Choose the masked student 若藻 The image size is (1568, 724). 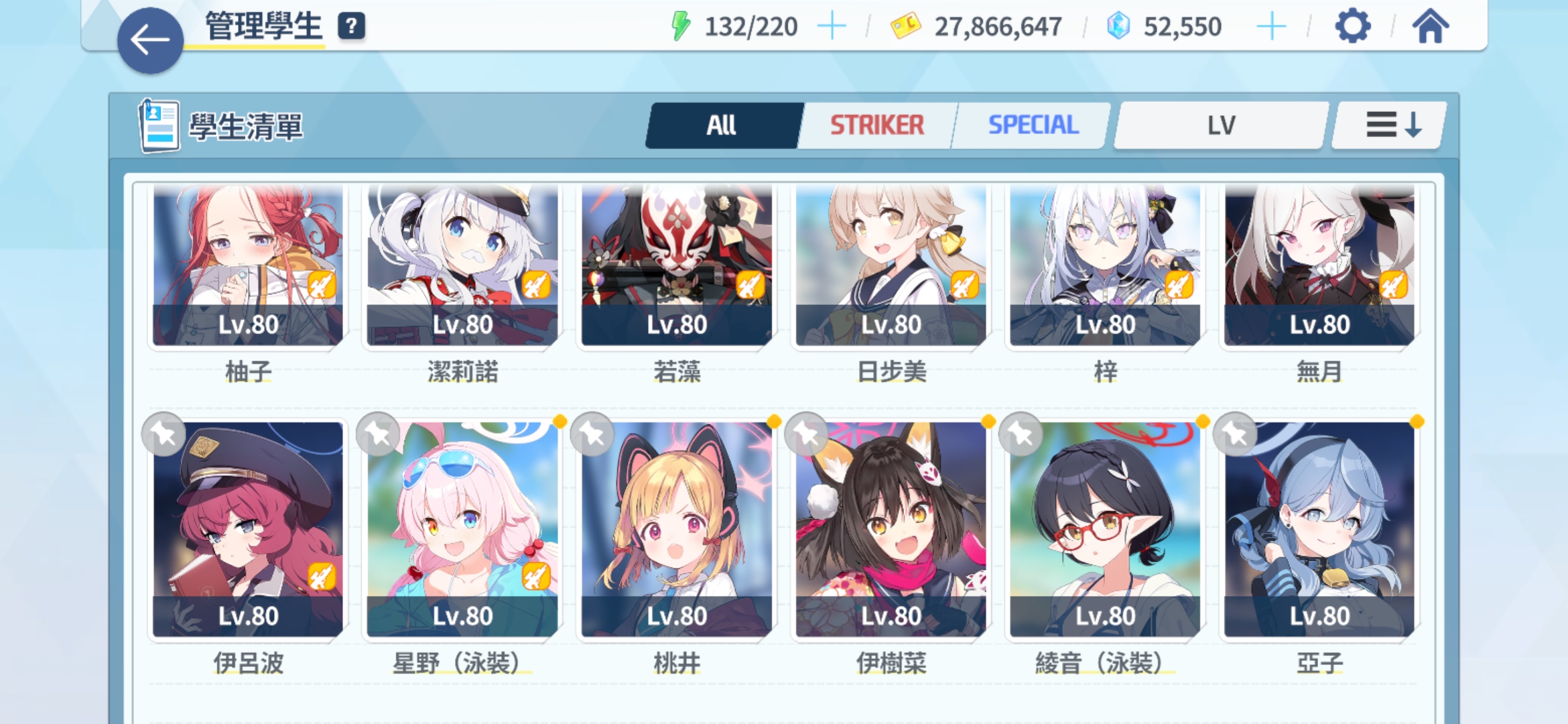click(x=677, y=268)
